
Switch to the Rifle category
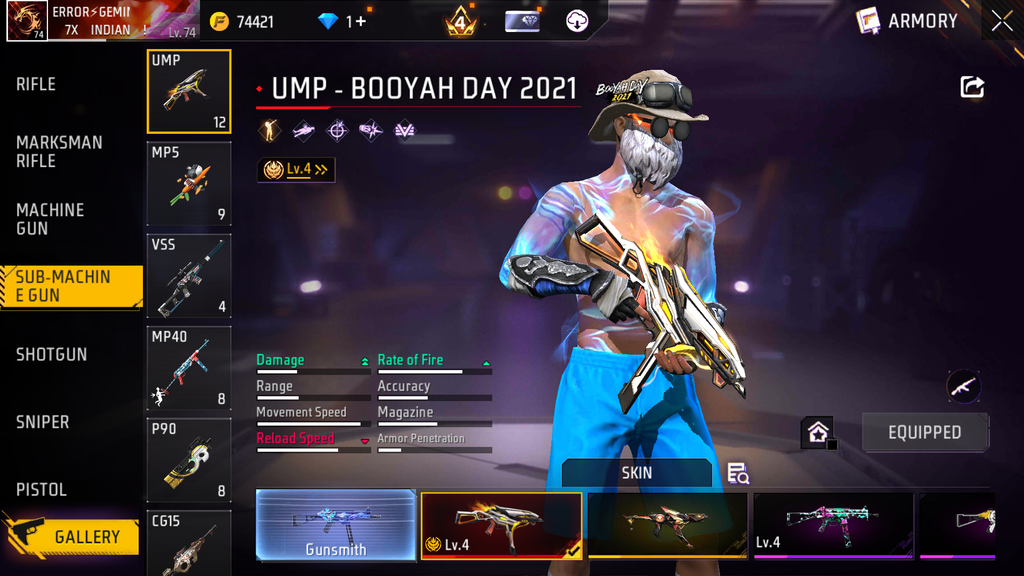(x=36, y=85)
